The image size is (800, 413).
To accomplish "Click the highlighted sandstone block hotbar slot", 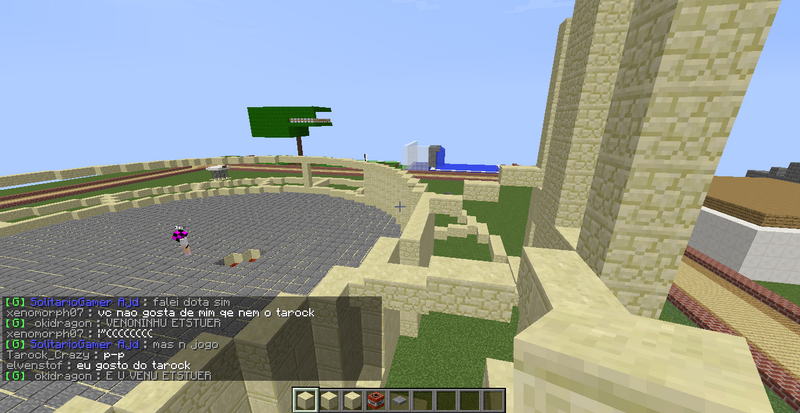I will tap(307, 401).
